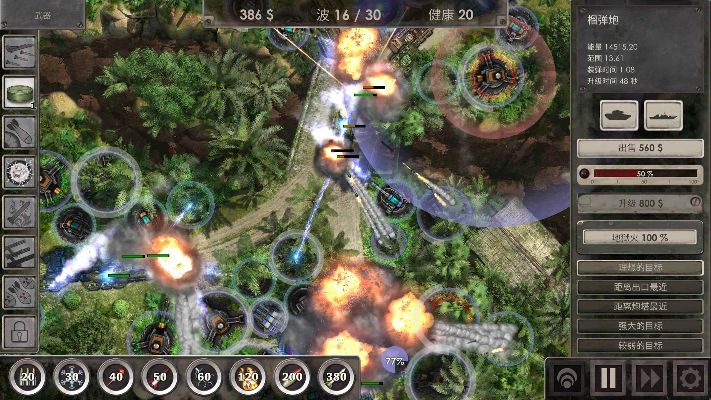Select the locked weapon slot
This screenshot has width=711, height=400.
(x=20, y=330)
